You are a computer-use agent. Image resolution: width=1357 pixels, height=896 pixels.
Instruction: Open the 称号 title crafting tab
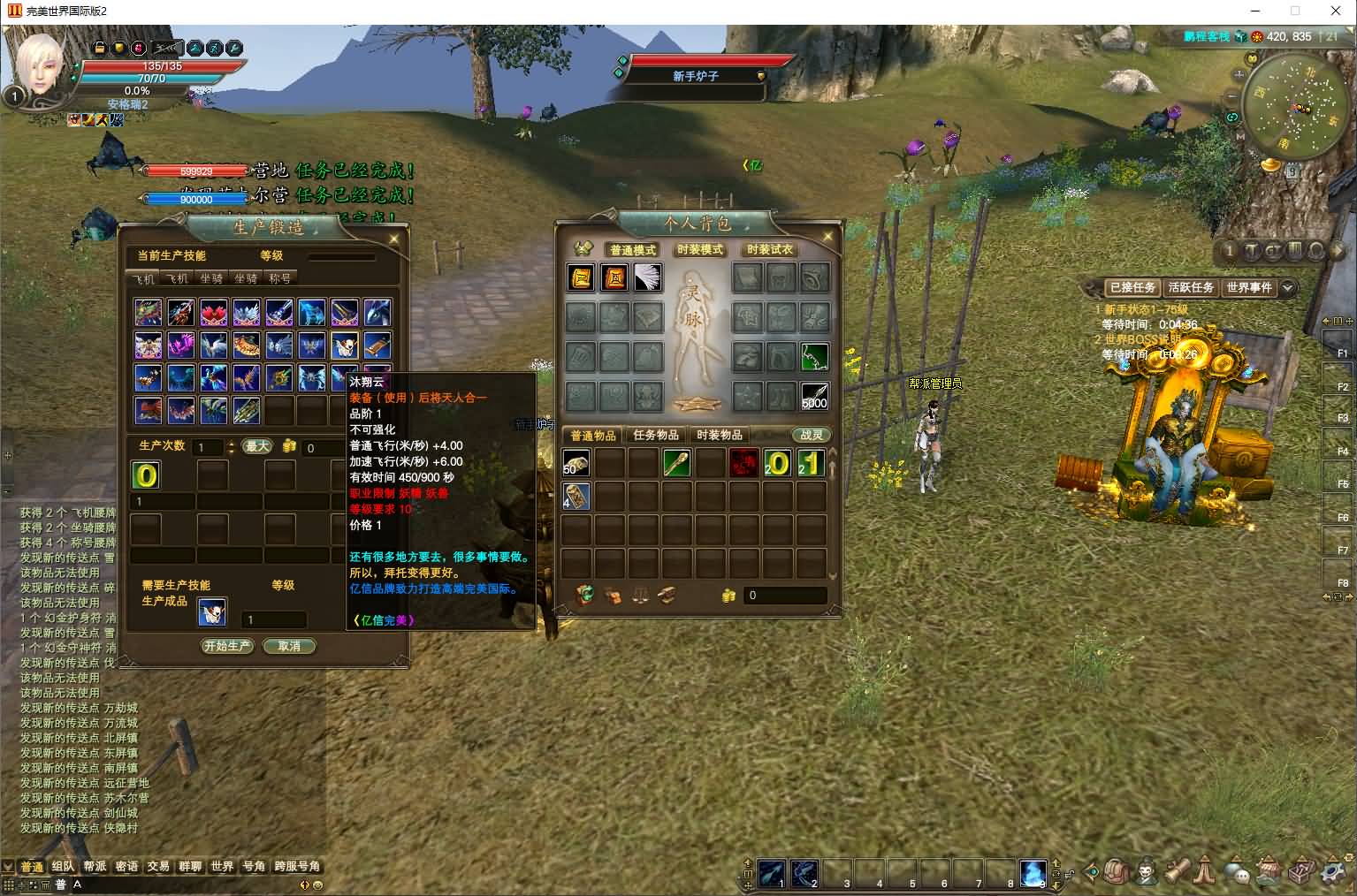click(279, 278)
